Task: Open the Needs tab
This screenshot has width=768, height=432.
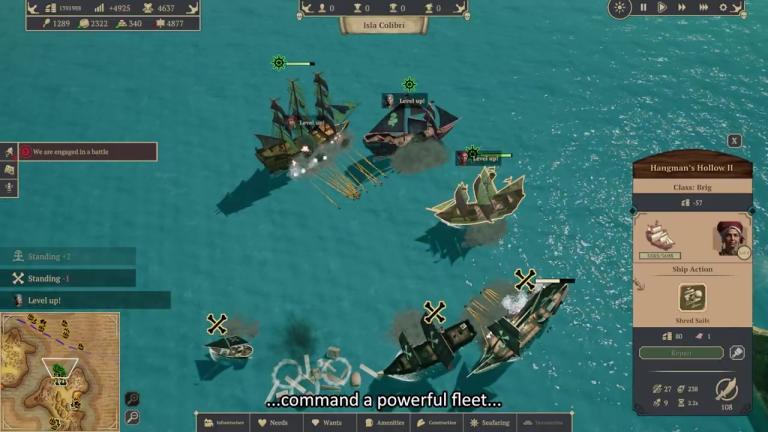Action: [277, 423]
